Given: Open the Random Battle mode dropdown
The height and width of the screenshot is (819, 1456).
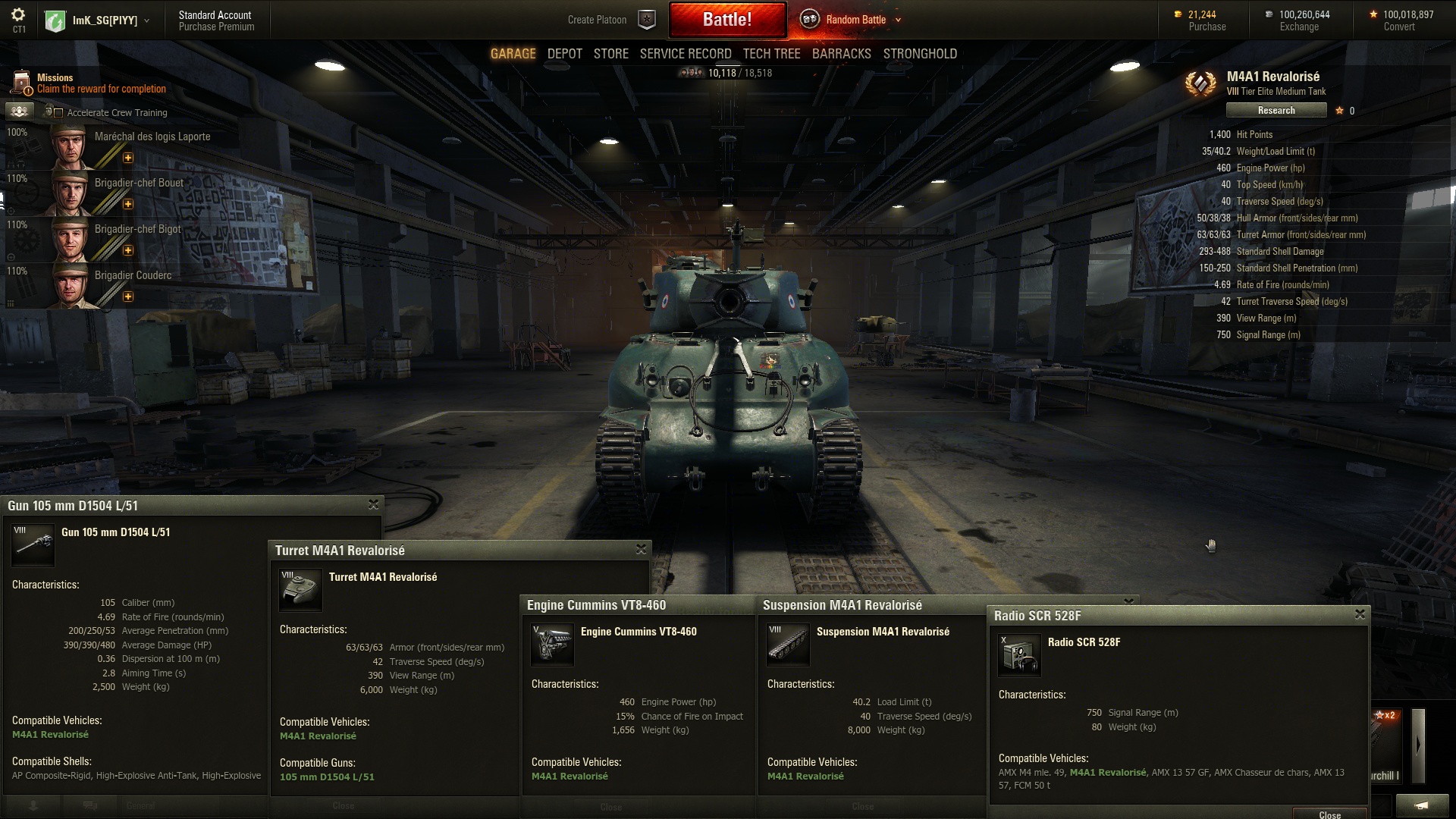Looking at the screenshot, I should point(898,20).
